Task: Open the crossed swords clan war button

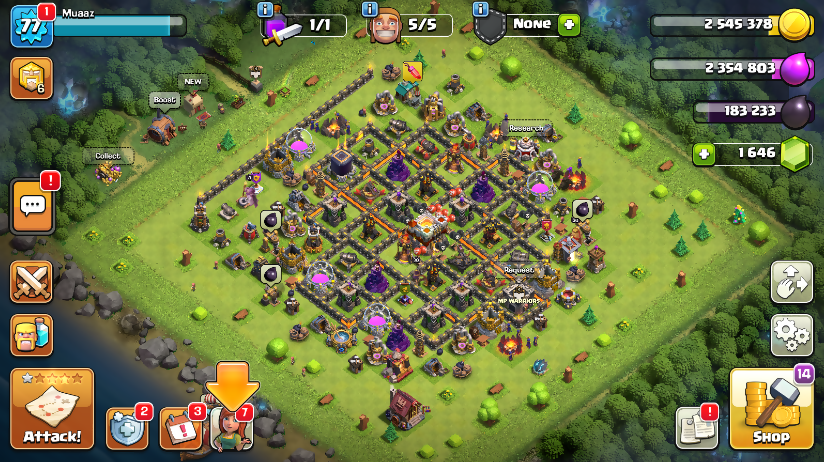Action: pos(32,281)
